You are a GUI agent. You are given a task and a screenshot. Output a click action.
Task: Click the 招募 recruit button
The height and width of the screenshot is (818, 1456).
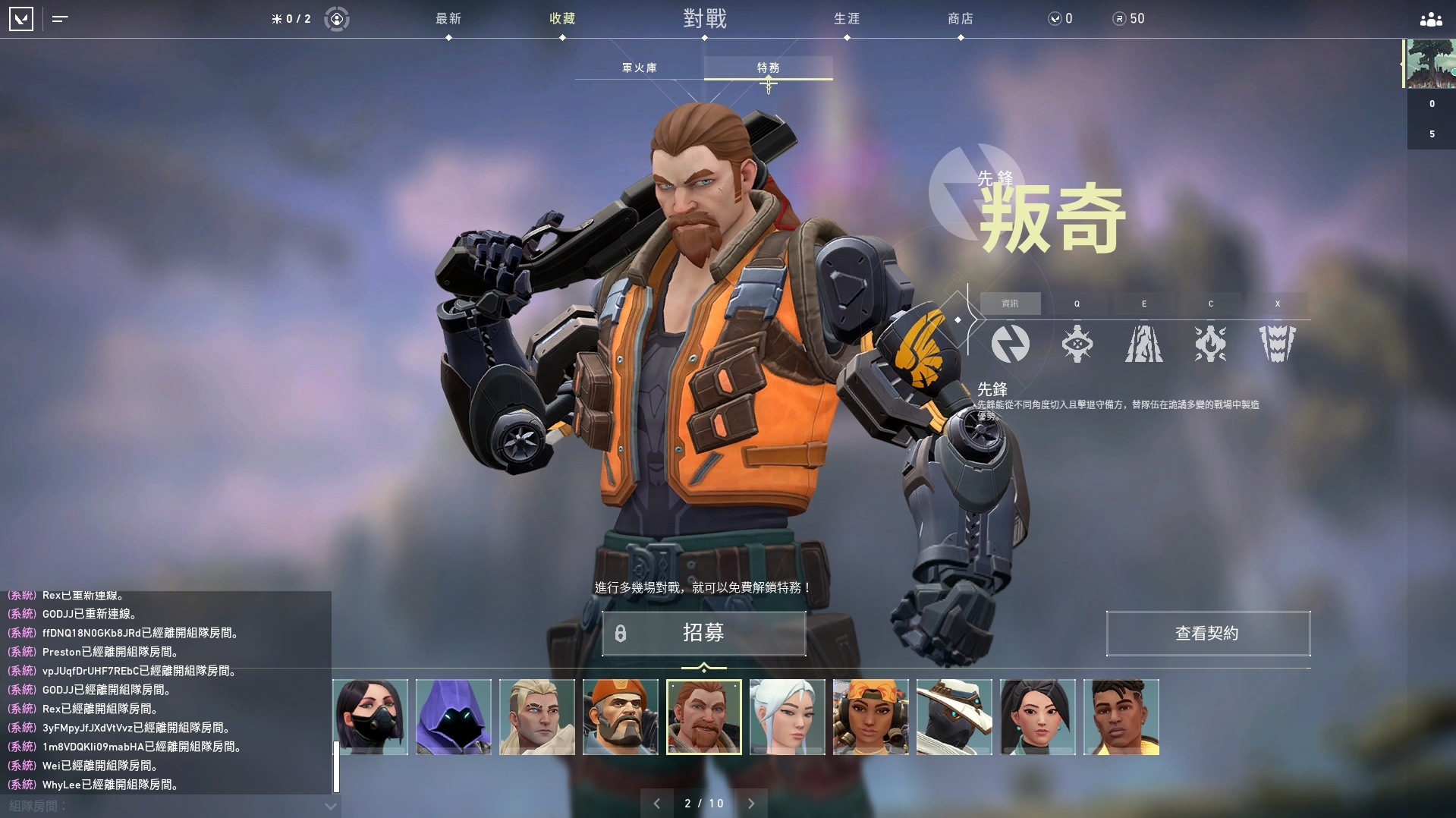tap(704, 634)
